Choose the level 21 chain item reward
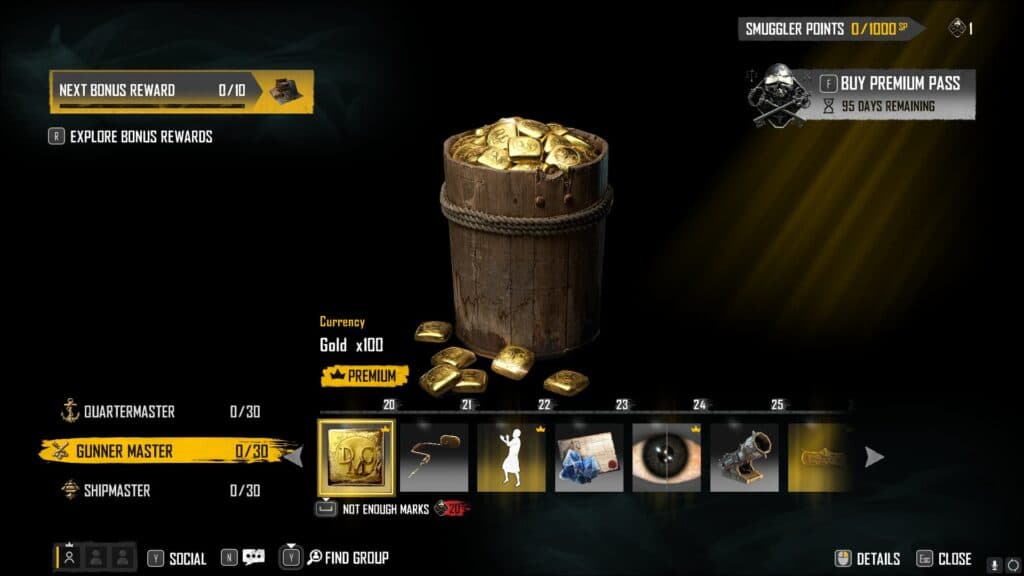Viewport: 1024px width, 576px height. pos(434,457)
